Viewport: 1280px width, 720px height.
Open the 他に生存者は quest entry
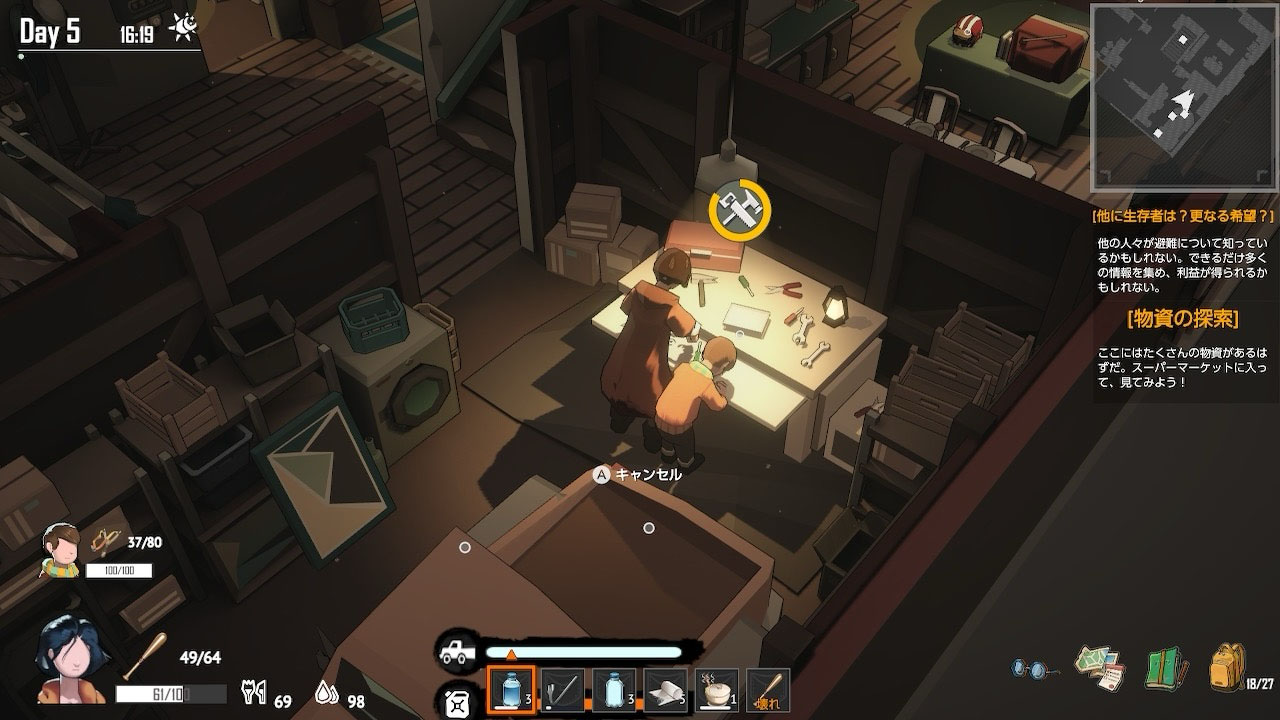tap(1183, 215)
